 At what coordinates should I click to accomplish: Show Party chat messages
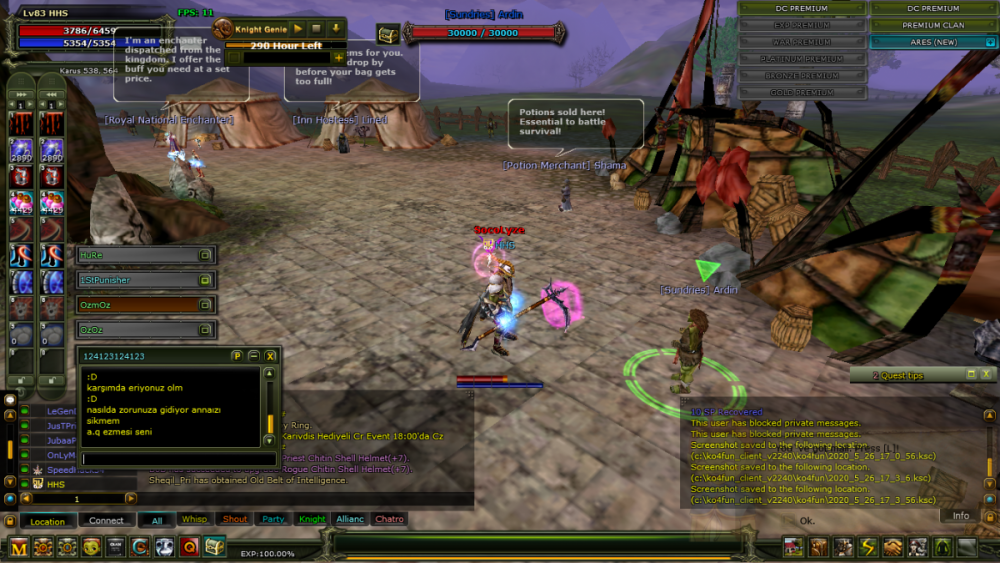click(x=273, y=520)
